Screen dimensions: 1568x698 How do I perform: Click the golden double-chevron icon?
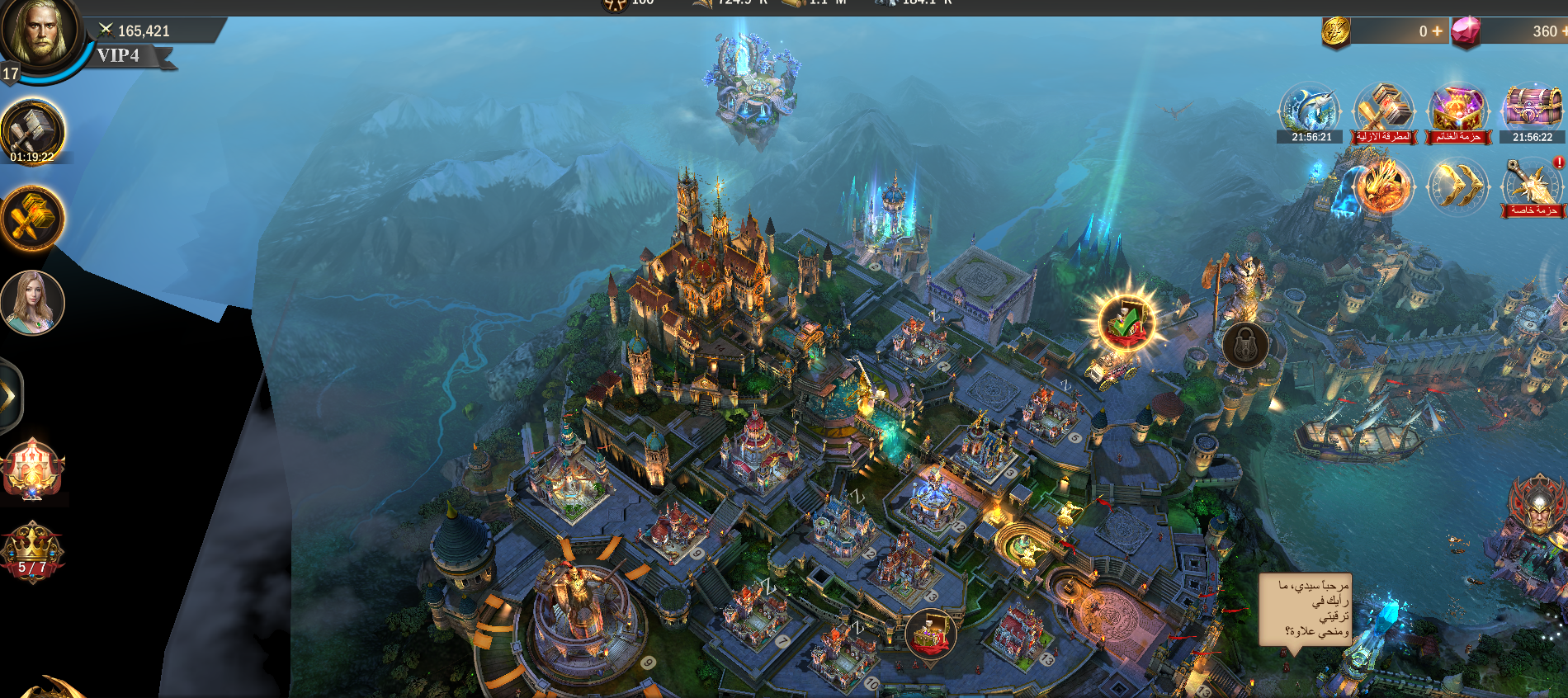pos(1457,186)
